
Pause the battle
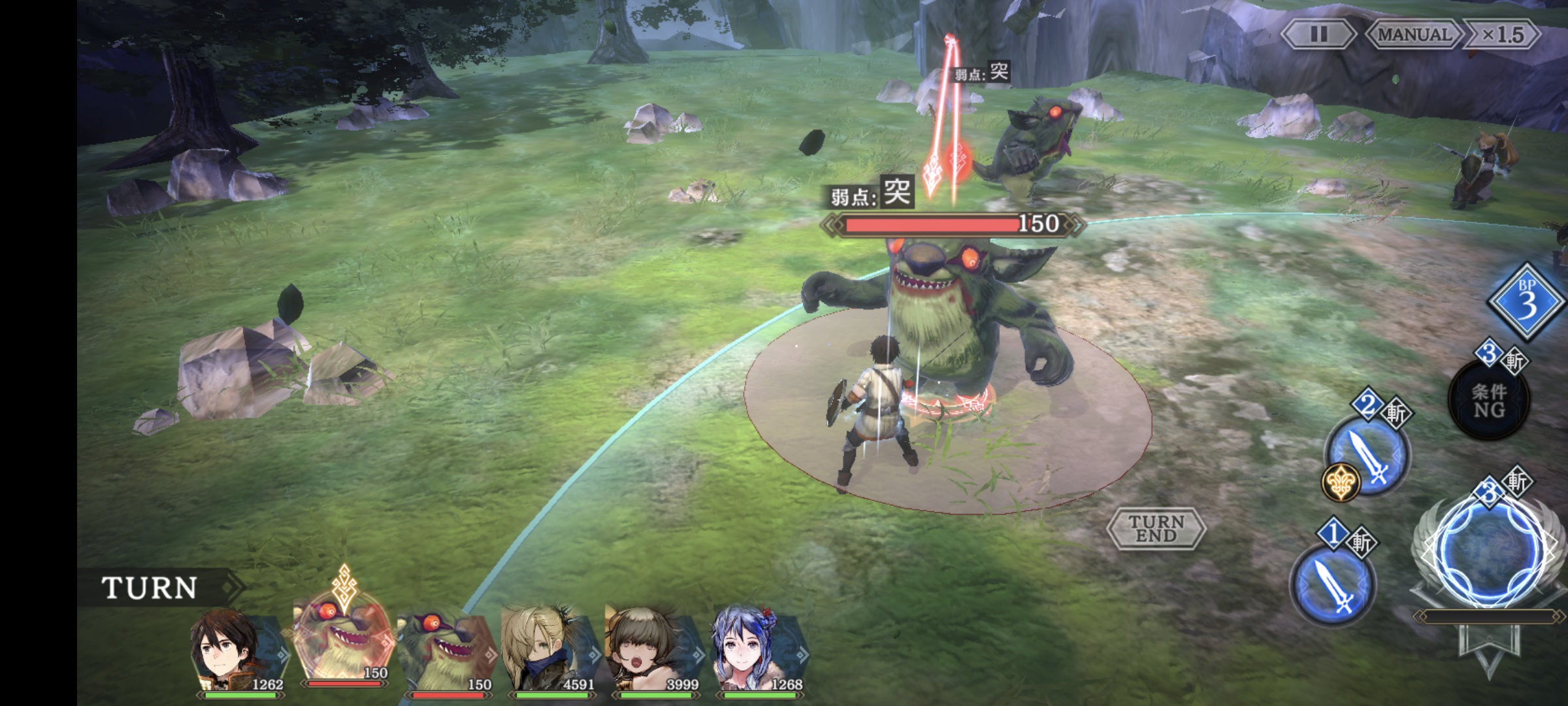click(x=1318, y=34)
